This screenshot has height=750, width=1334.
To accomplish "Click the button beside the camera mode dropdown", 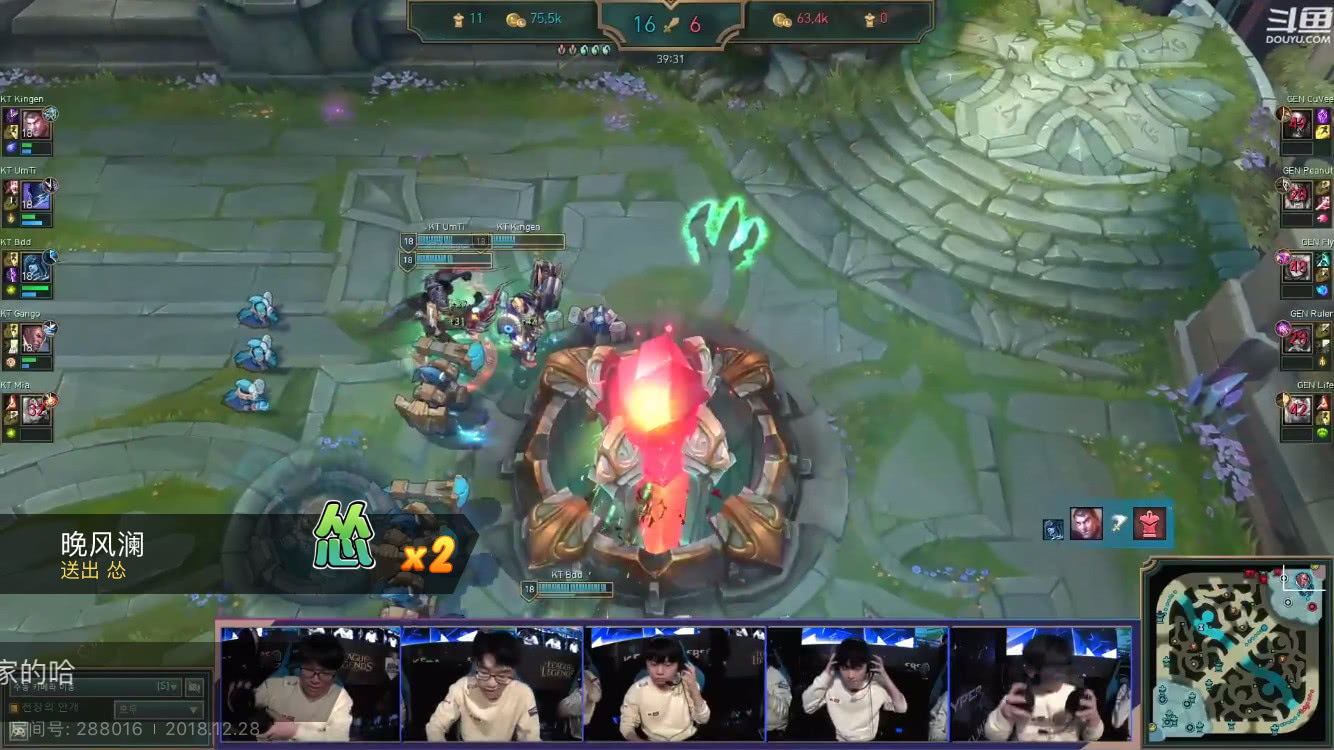I will [x=194, y=687].
